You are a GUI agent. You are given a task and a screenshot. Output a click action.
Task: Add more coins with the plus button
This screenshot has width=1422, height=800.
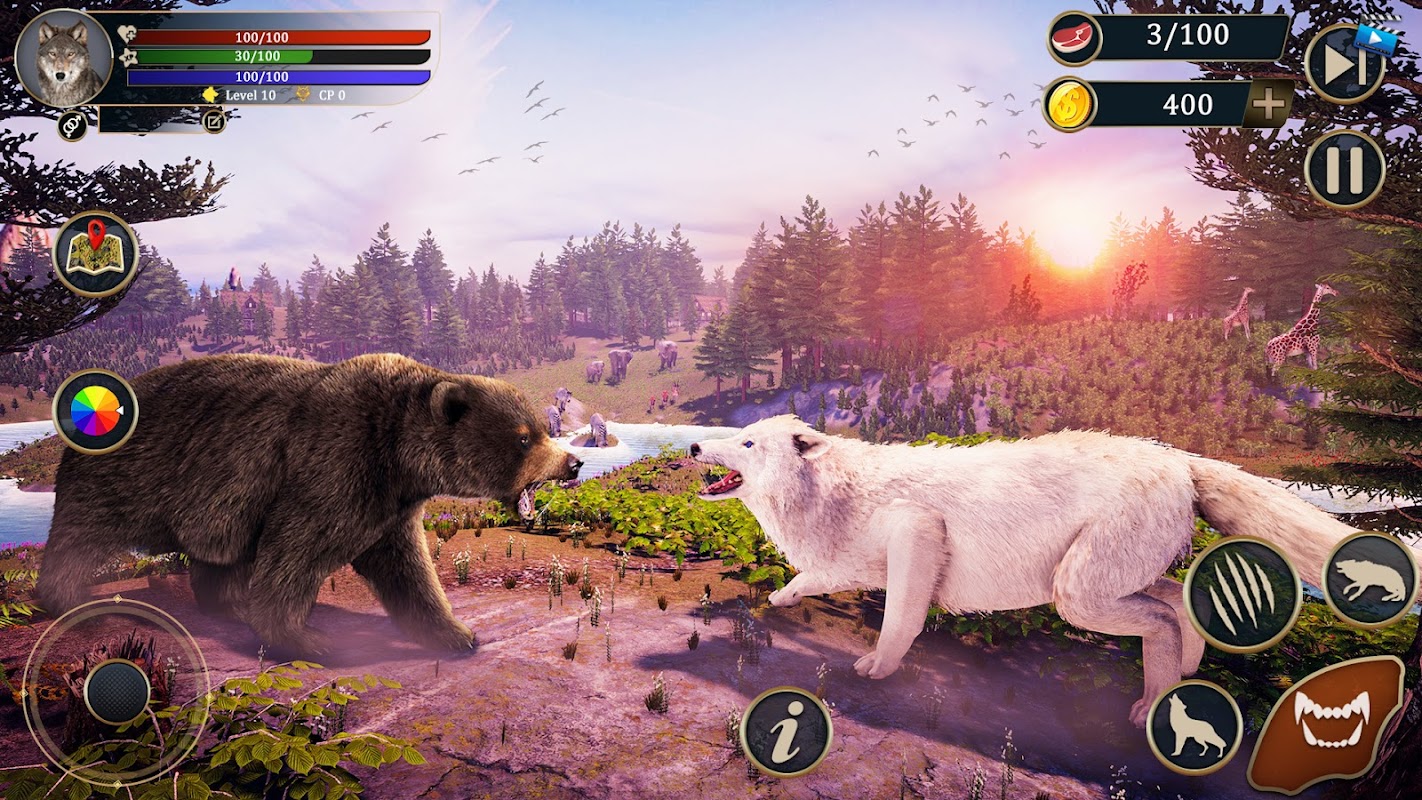click(x=1268, y=104)
